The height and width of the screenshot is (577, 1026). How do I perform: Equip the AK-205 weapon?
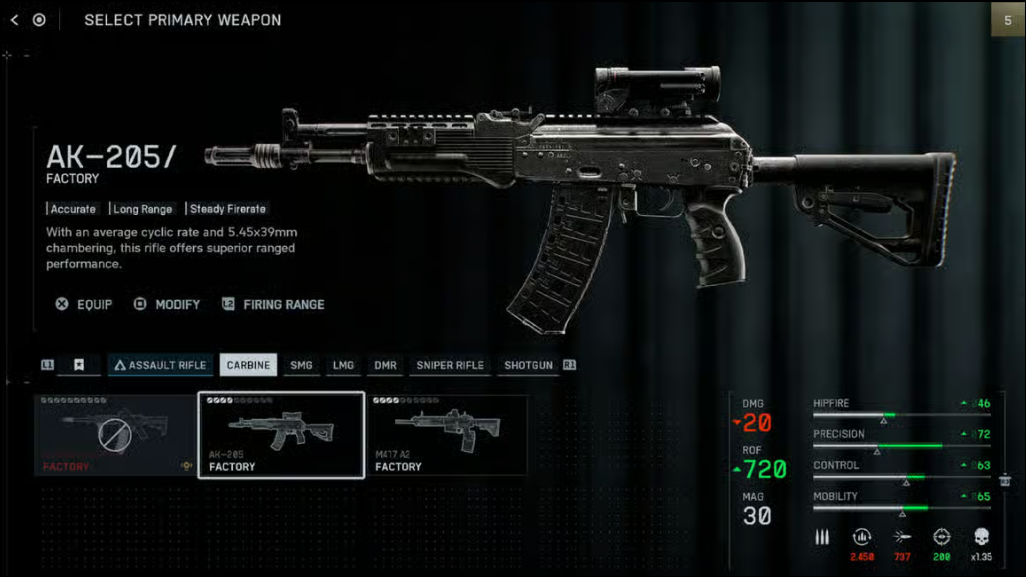(84, 304)
